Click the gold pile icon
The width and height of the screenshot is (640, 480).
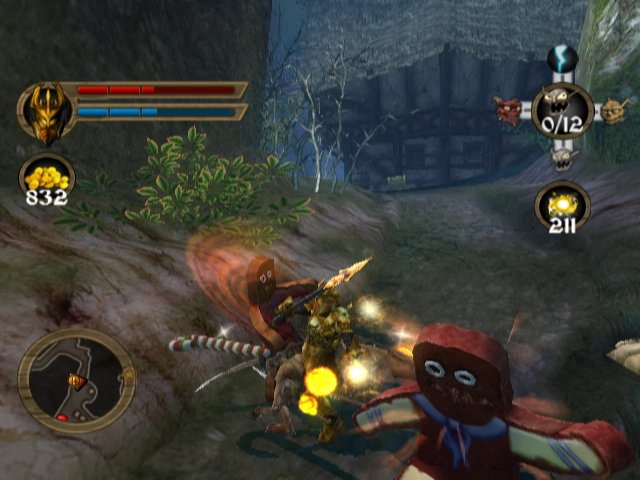coord(46,177)
